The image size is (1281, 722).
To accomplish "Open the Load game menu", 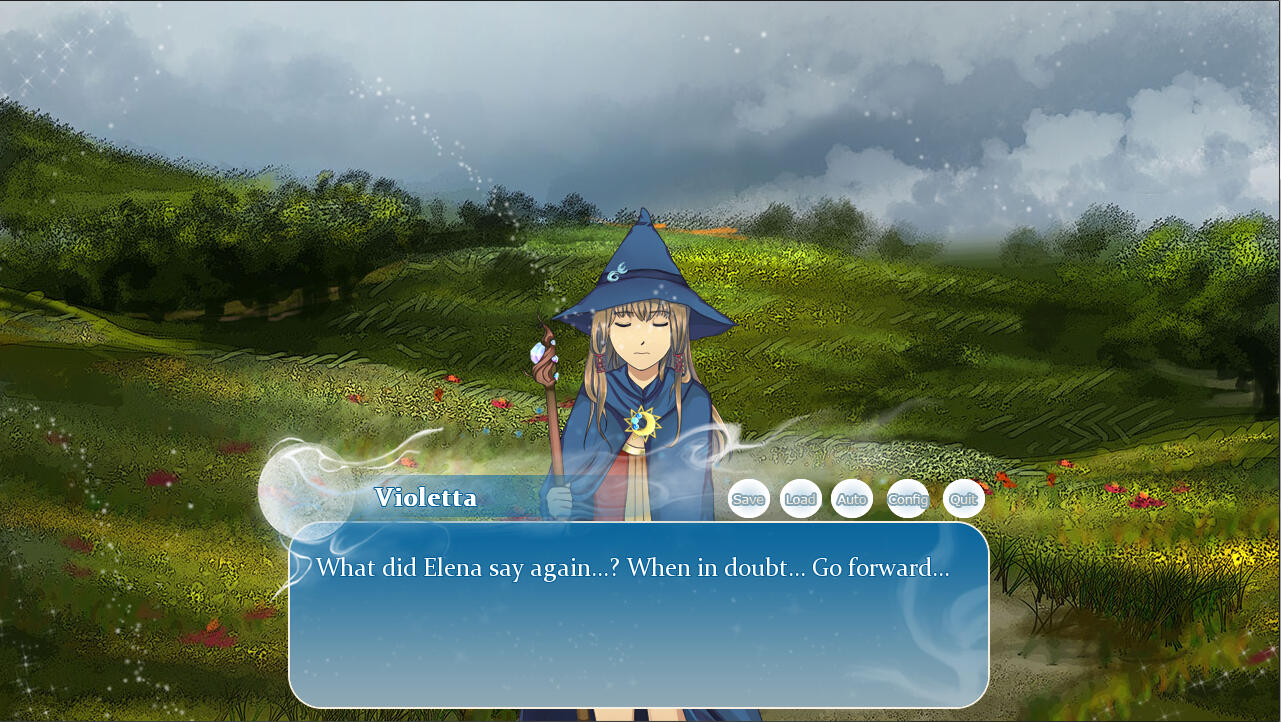I will 800,499.
